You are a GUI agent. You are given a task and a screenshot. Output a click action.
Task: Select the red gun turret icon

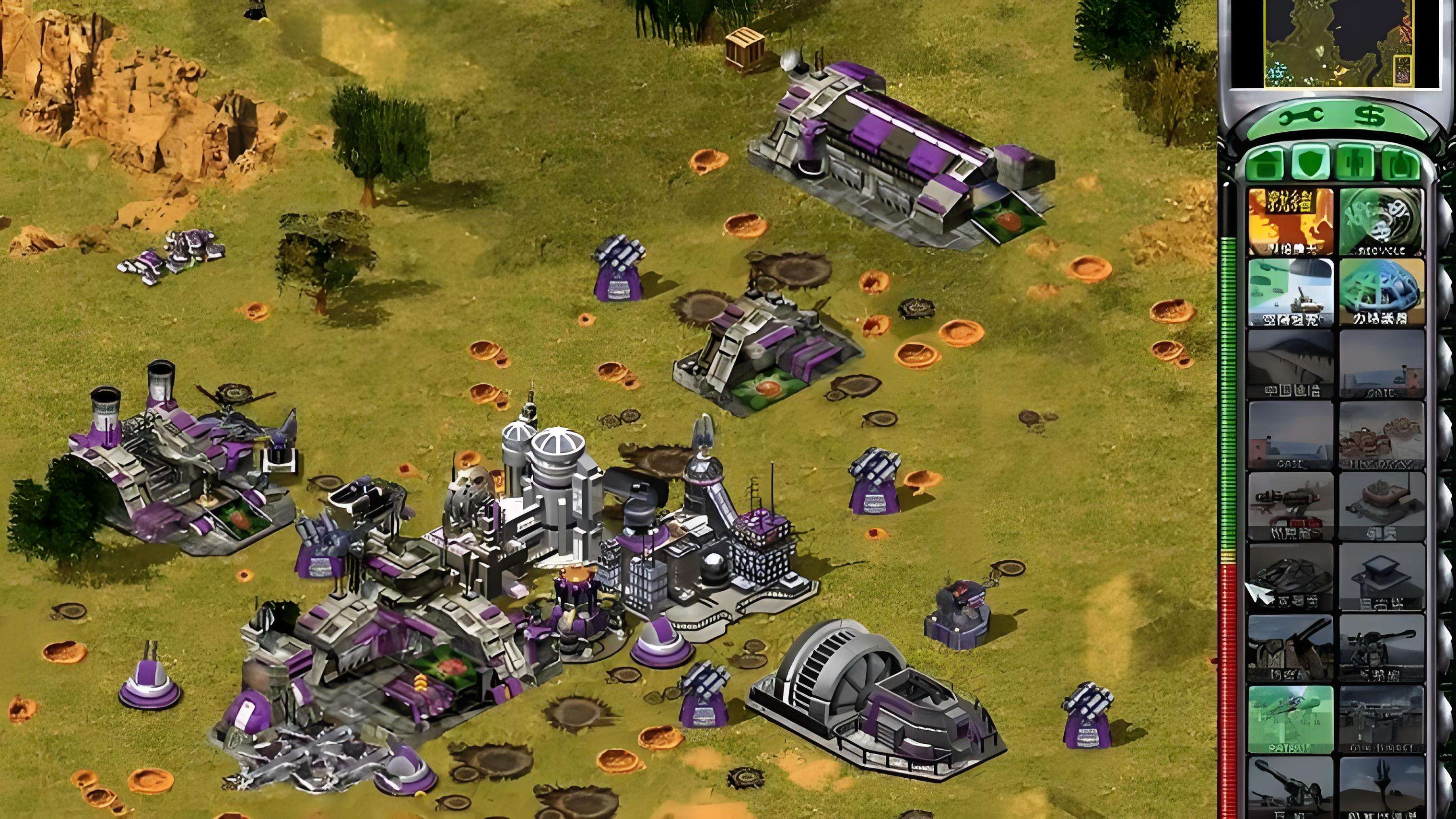[1290, 506]
